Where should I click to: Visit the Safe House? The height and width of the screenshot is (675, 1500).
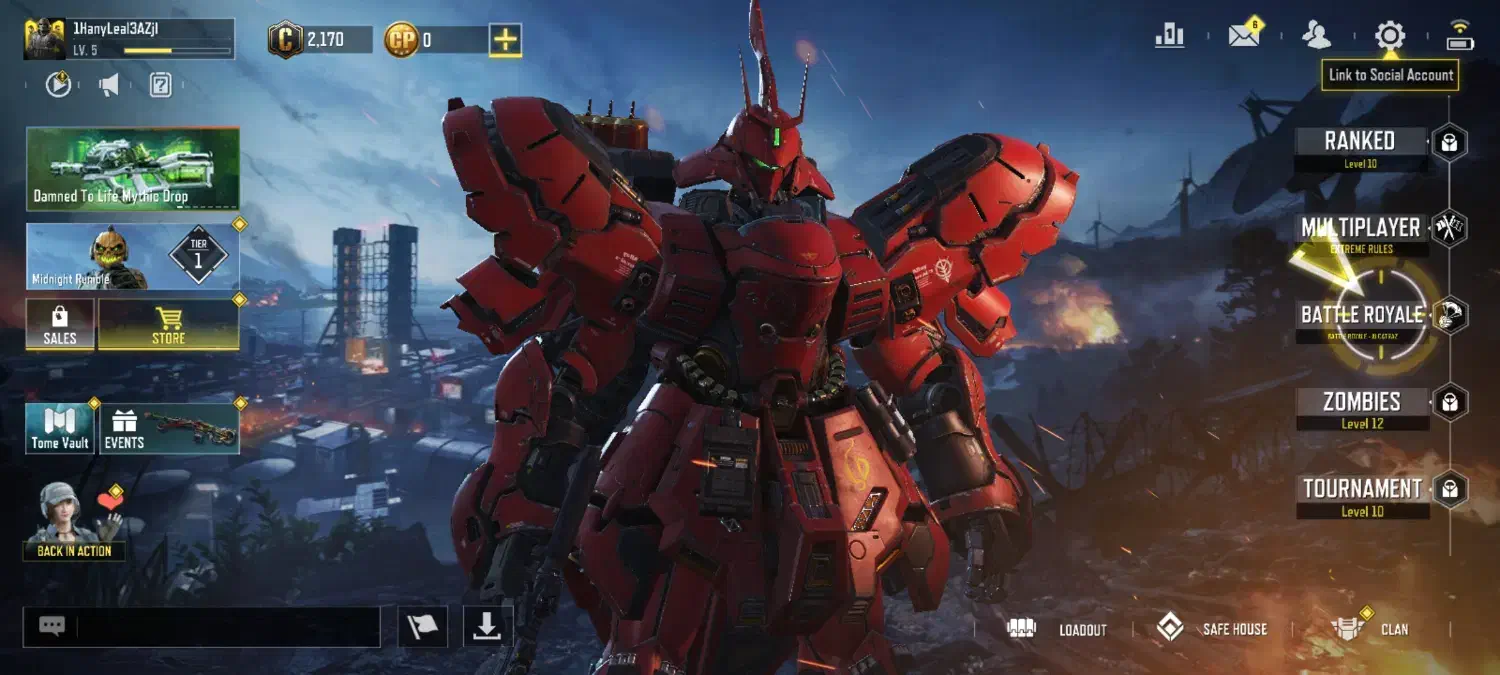1212,629
